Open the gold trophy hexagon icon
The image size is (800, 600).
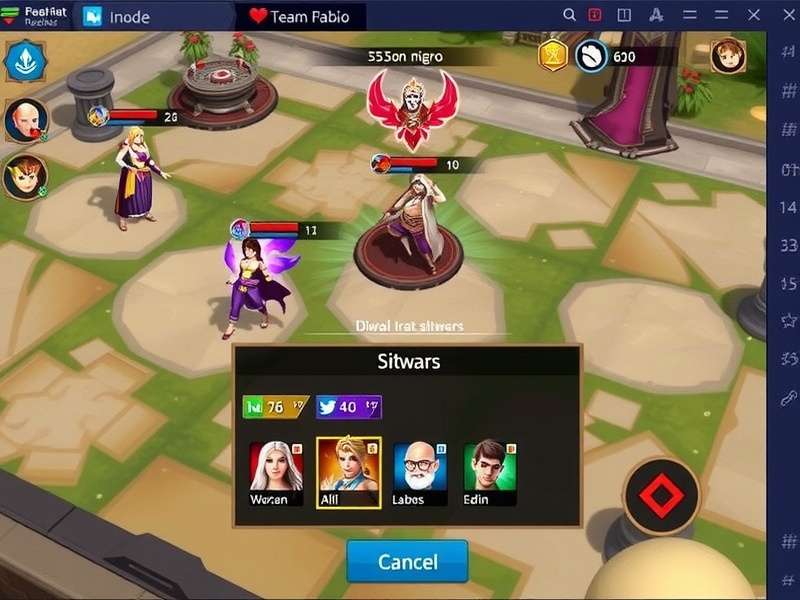point(553,56)
